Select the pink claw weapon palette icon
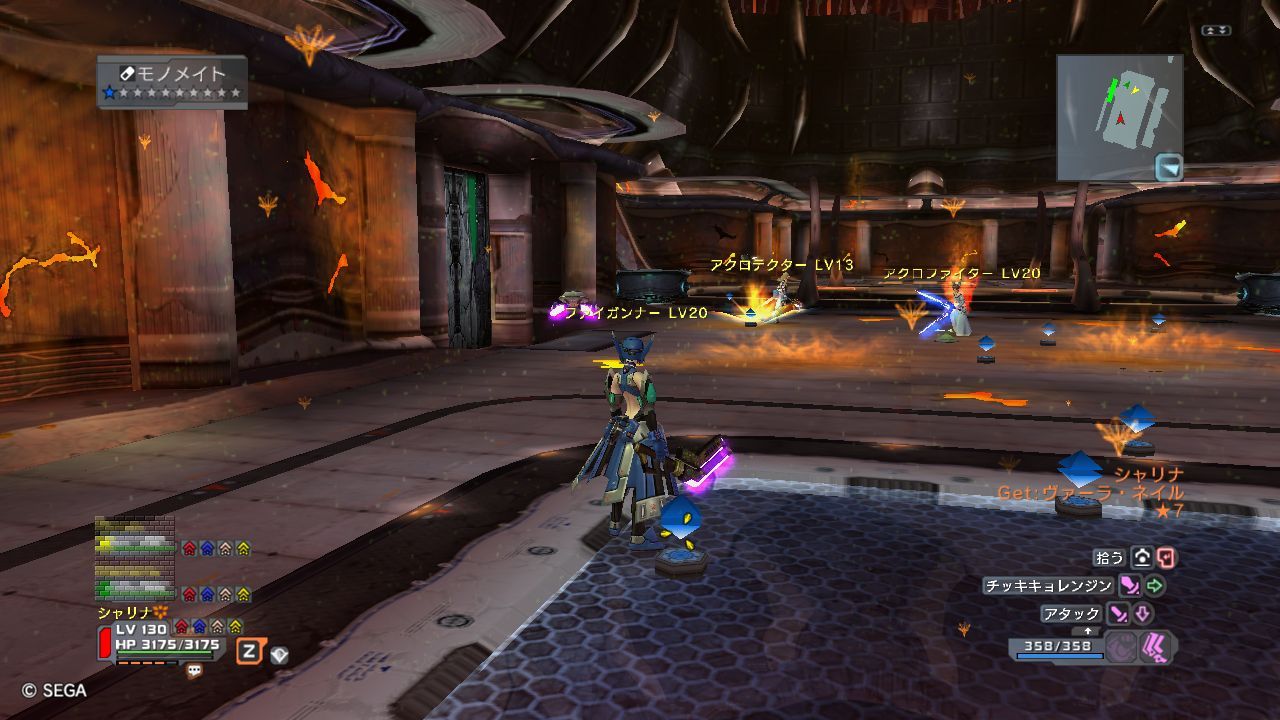This screenshot has width=1280, height=720. point(1158,647)
